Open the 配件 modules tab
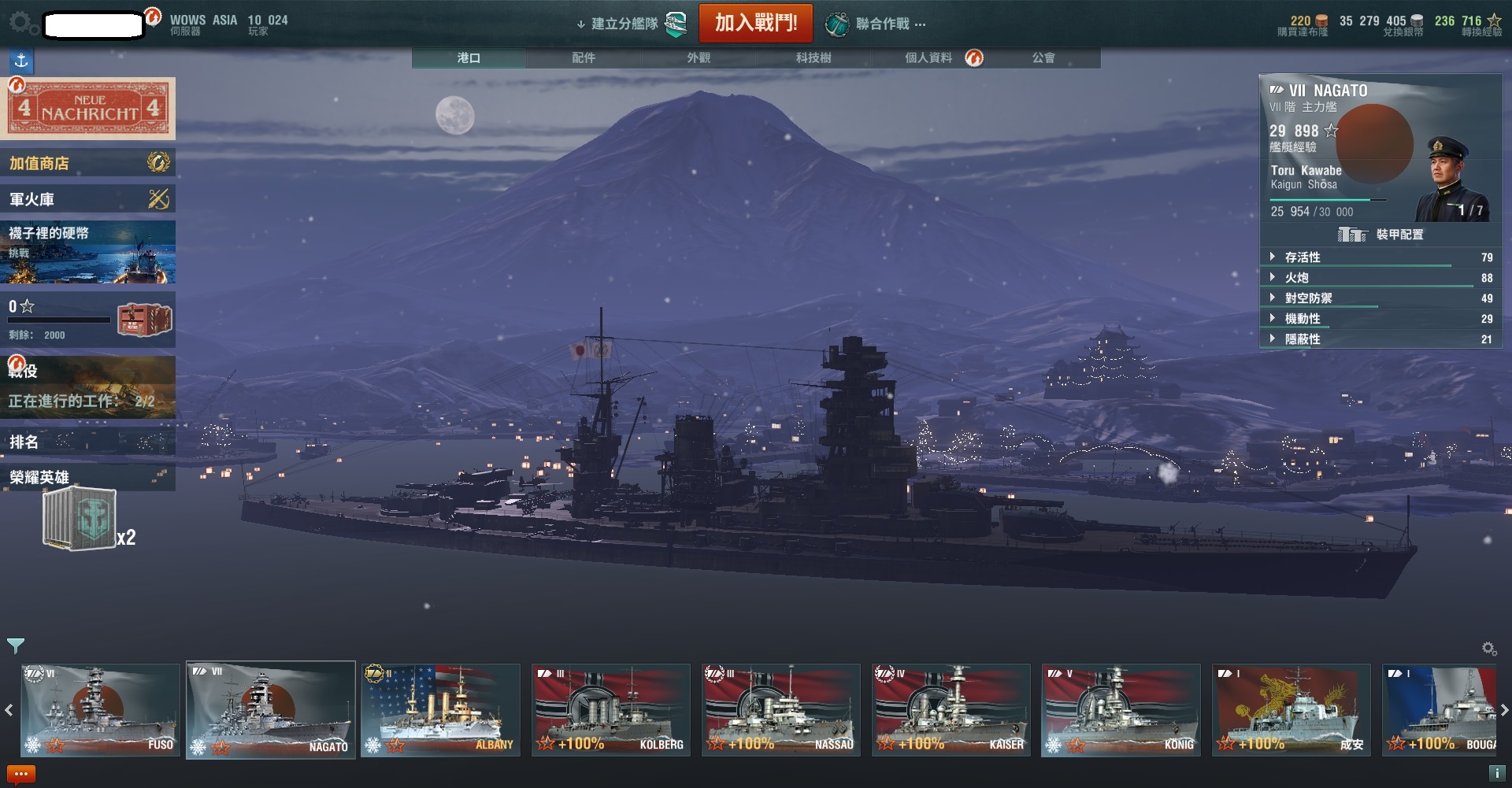Viewport: 1512px width, 788px height. (584, 58)
